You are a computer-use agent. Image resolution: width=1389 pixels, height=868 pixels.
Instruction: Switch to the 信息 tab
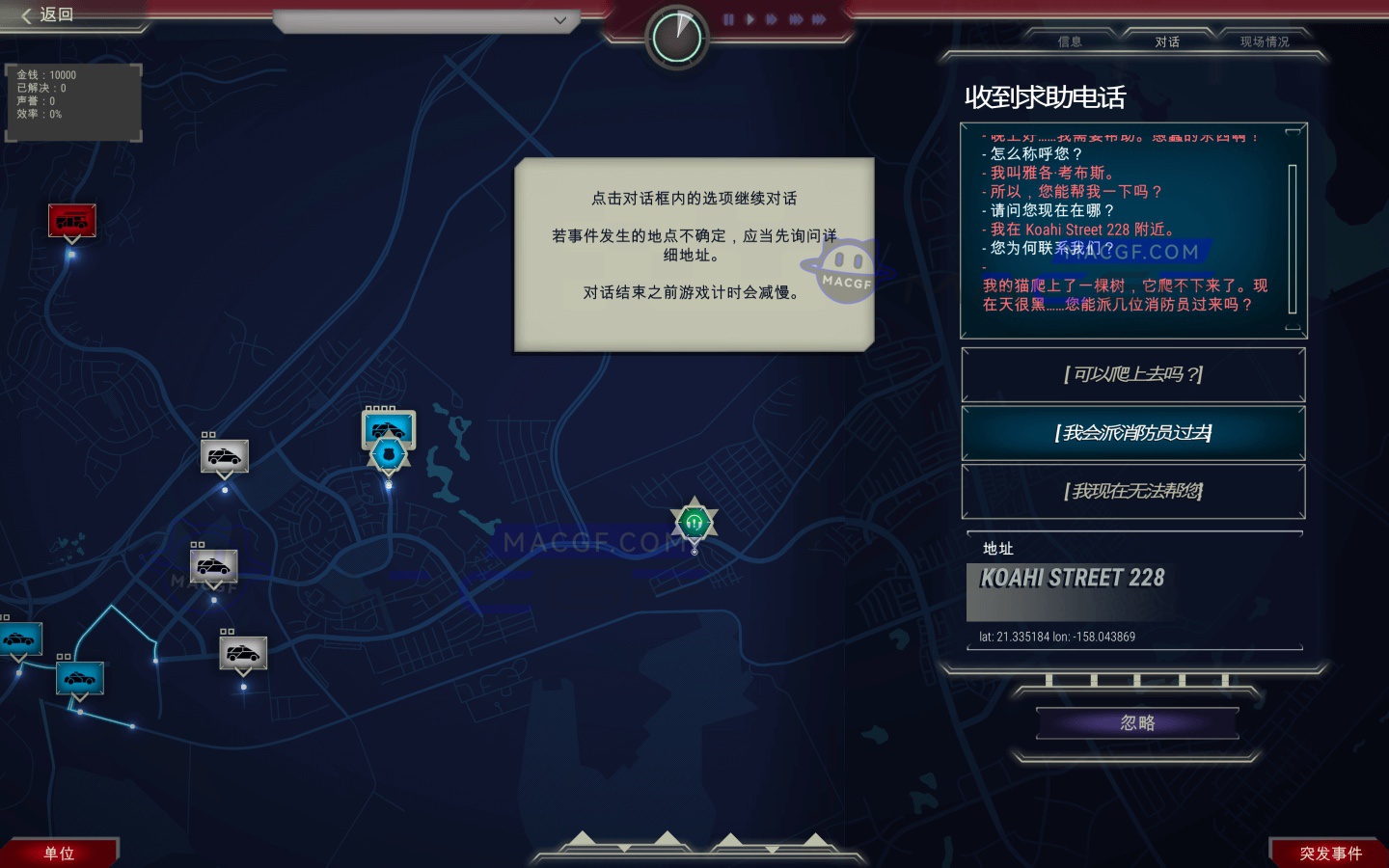(x=1069, y=41)
